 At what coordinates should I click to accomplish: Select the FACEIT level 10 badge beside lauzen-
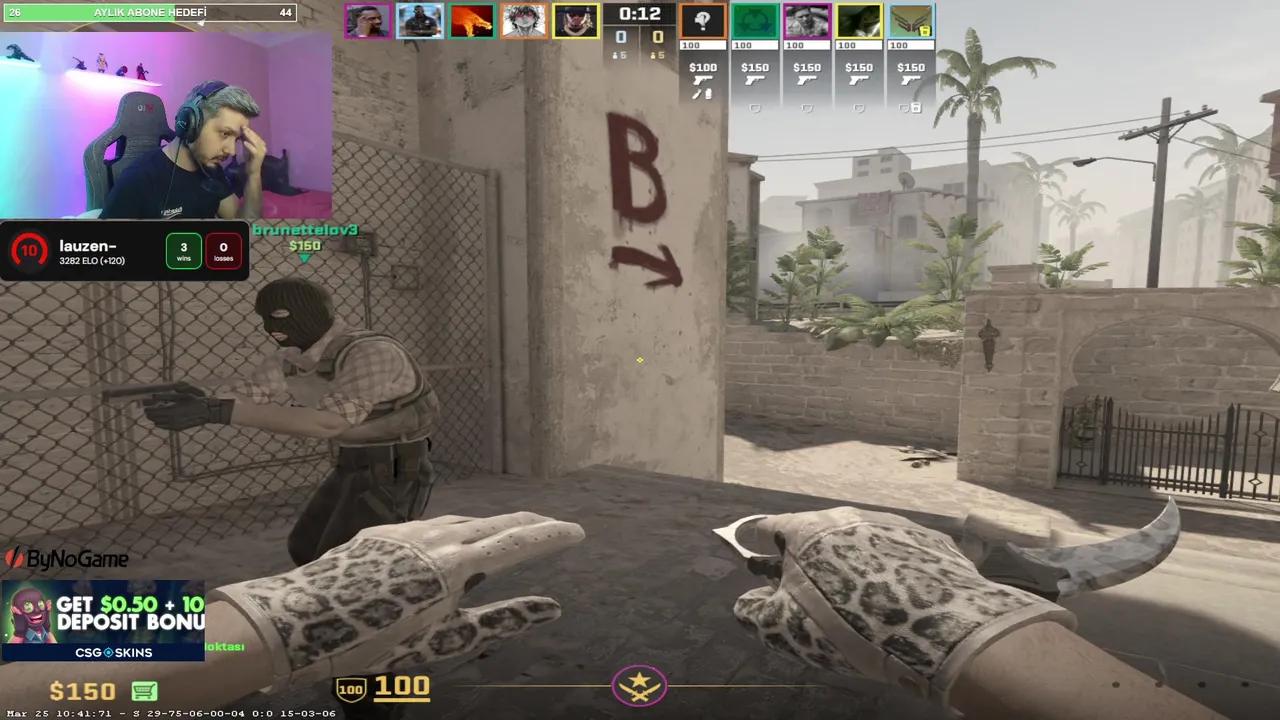click(30, 250)
